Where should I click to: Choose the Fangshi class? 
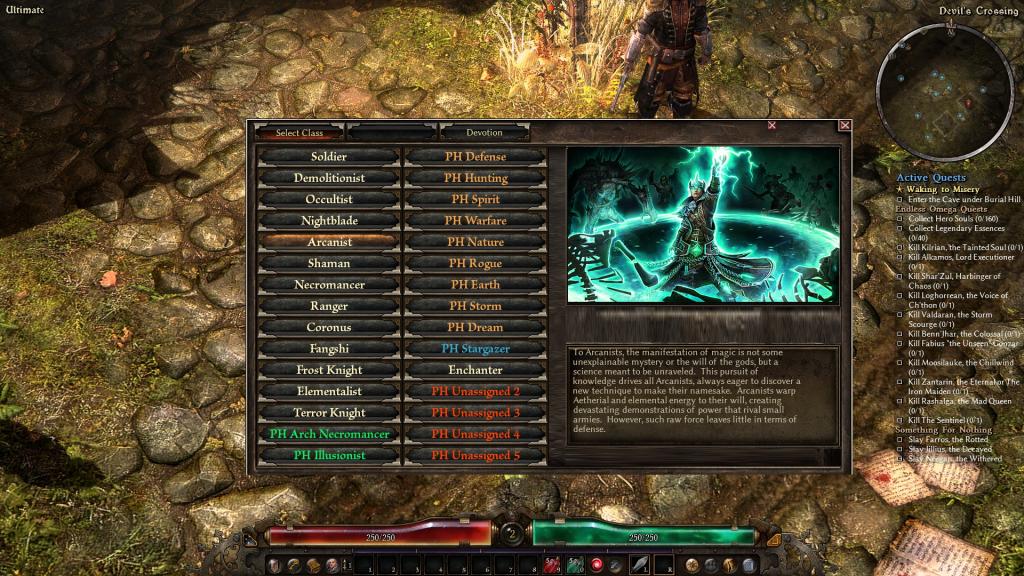(x=329, y=349)
